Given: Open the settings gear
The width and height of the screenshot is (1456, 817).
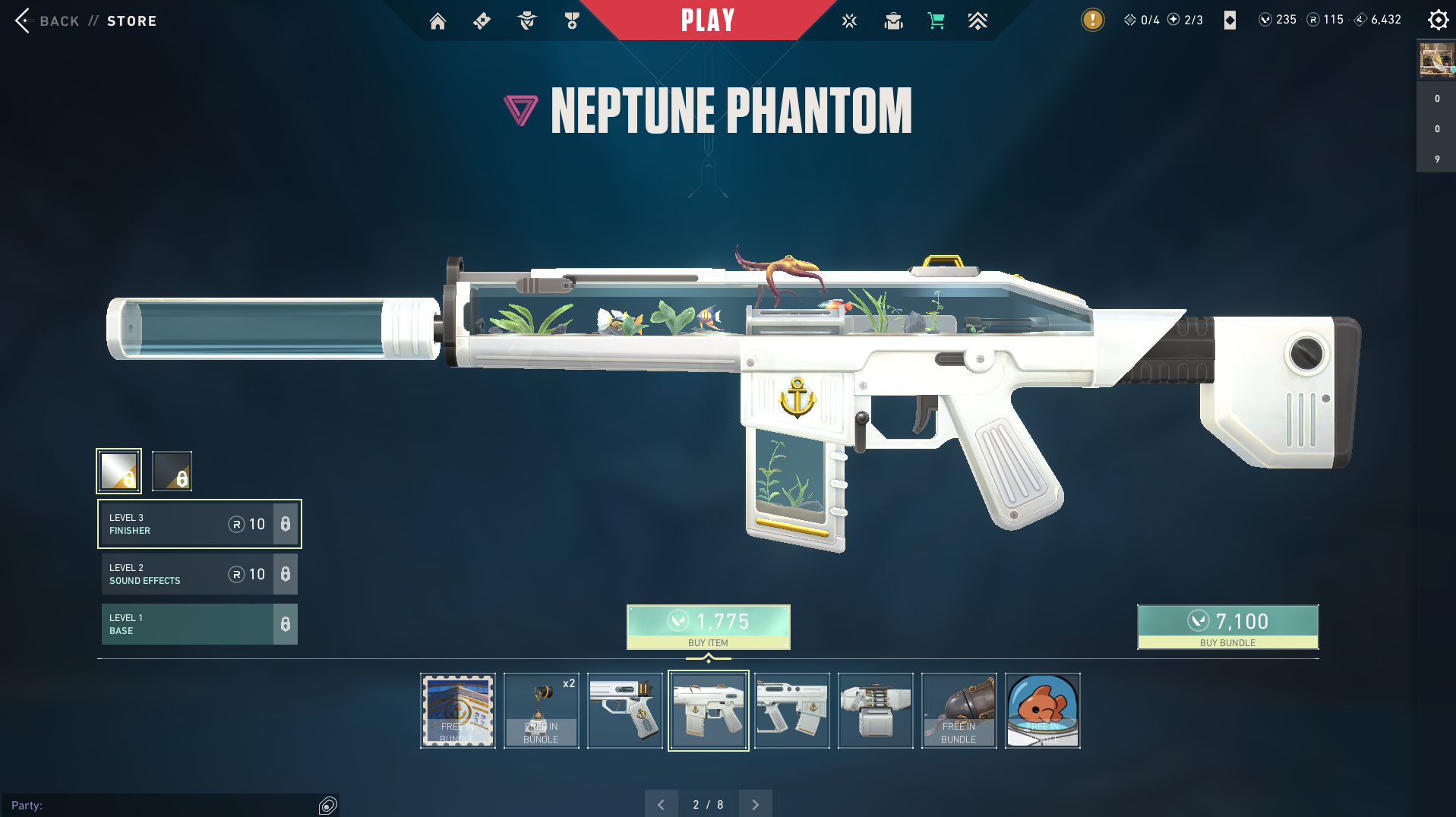Looking at the screenshot, I should [1438, 20].
